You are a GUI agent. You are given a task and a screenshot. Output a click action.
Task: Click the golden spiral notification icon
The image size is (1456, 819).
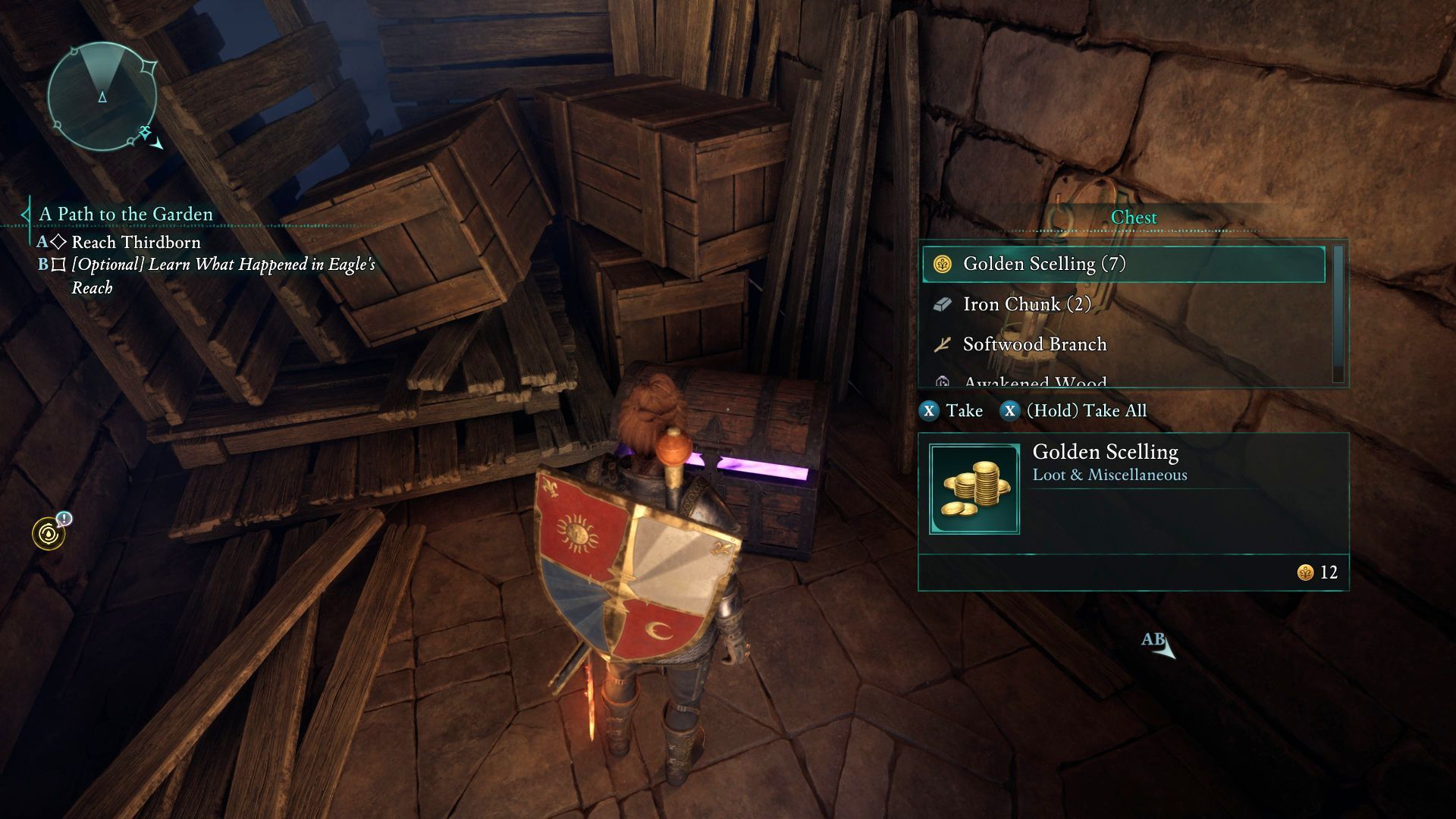click(x=49, y=534)
